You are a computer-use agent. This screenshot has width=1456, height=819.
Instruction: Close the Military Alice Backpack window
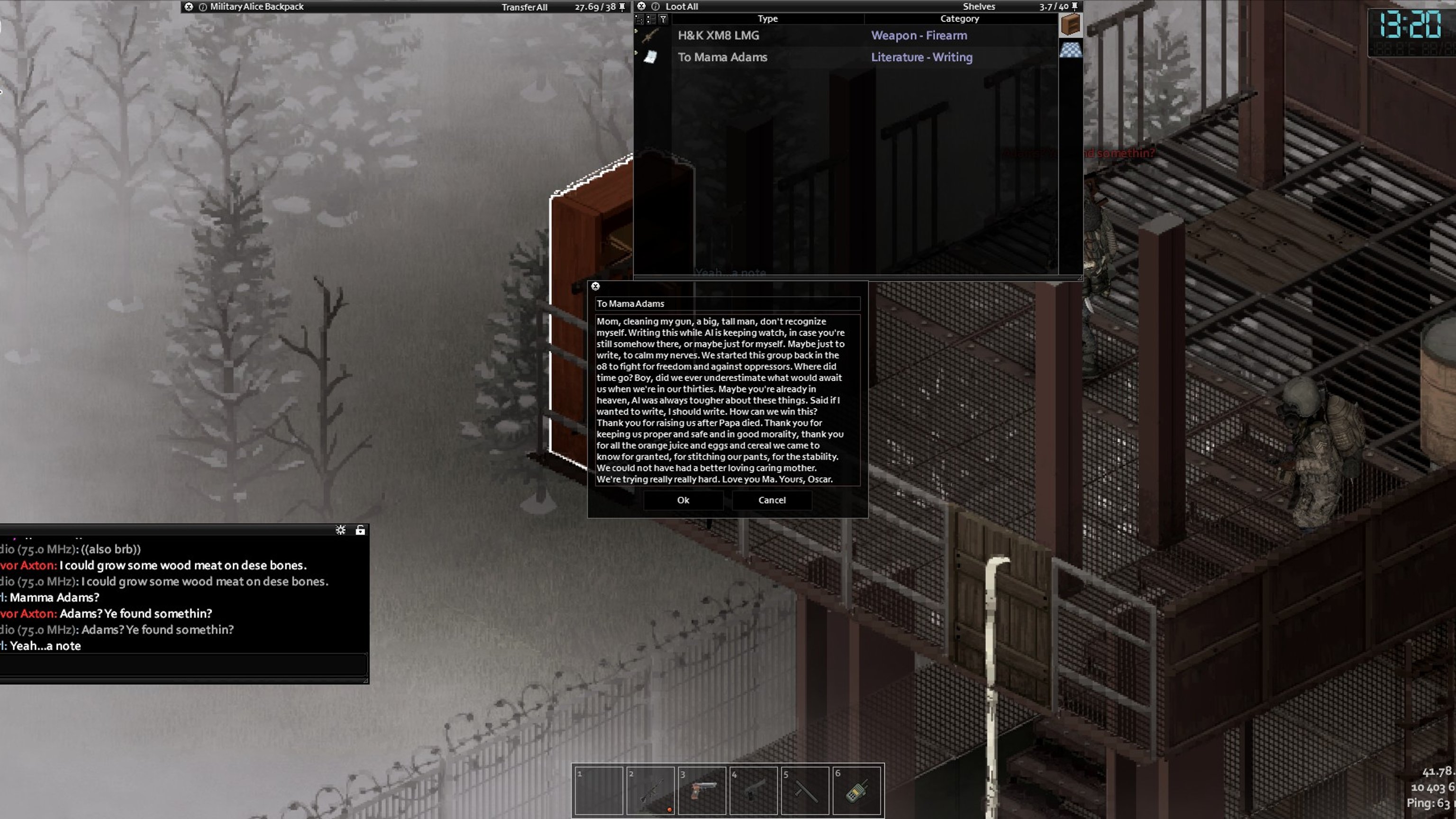[189, 7]
